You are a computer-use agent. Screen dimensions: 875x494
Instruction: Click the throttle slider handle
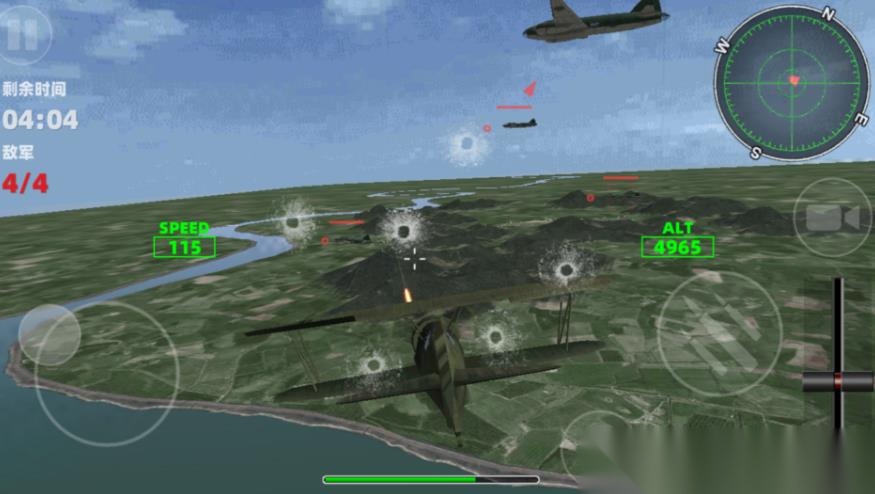click(838, 380)
